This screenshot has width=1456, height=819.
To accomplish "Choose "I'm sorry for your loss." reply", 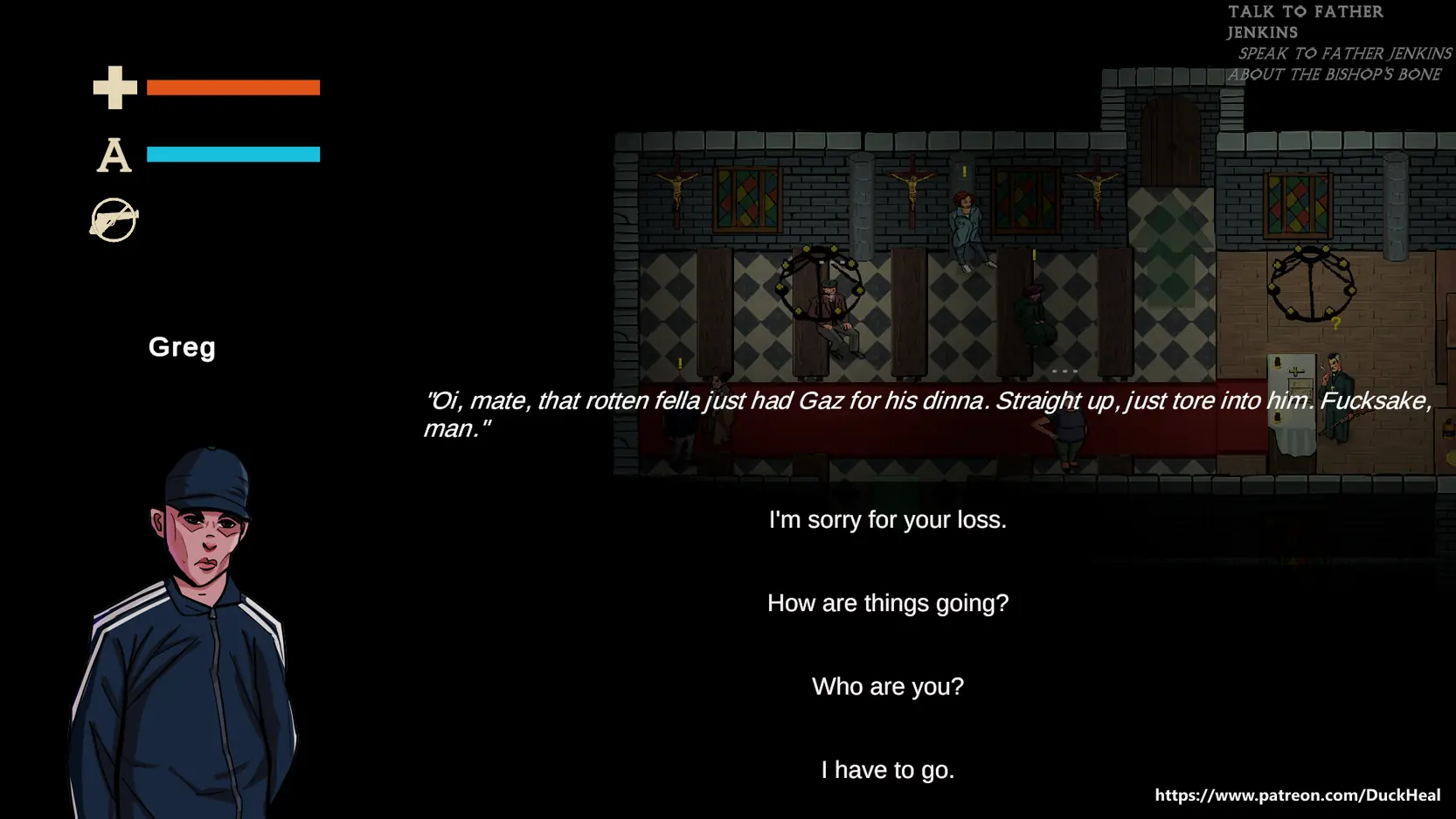I will (x=887, y=520).
